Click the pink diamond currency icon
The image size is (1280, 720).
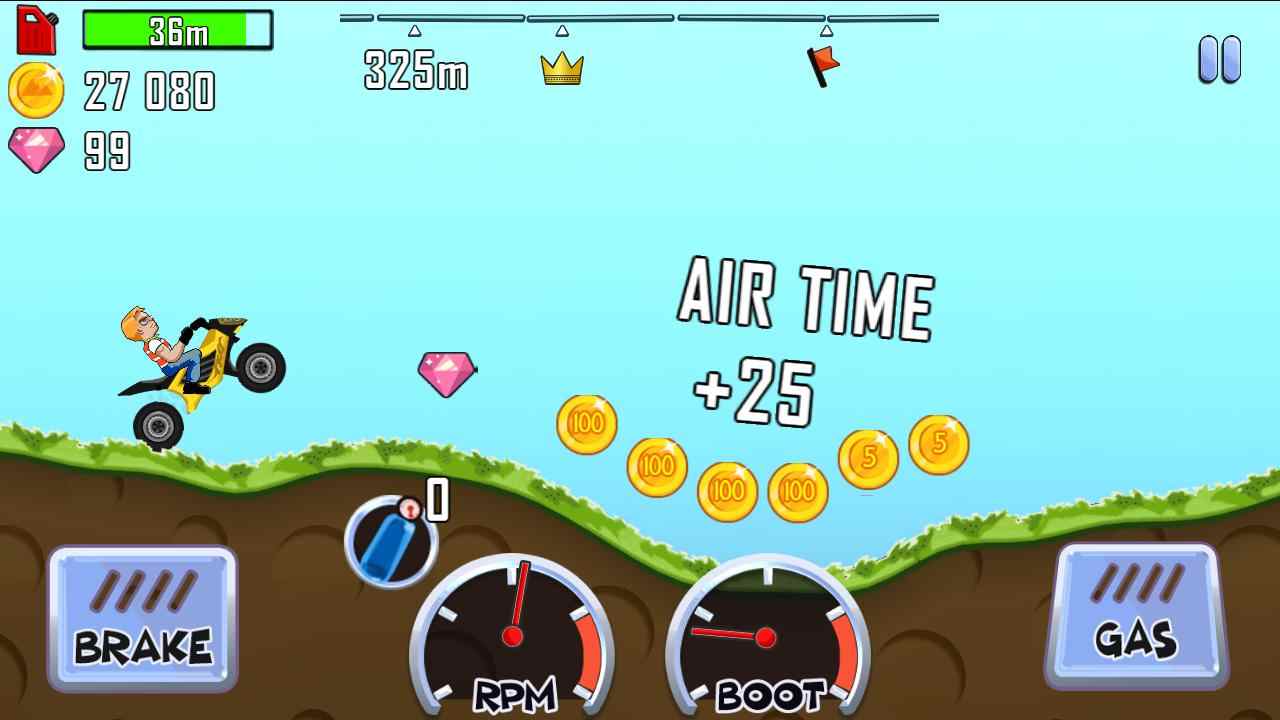coord(36,150)
